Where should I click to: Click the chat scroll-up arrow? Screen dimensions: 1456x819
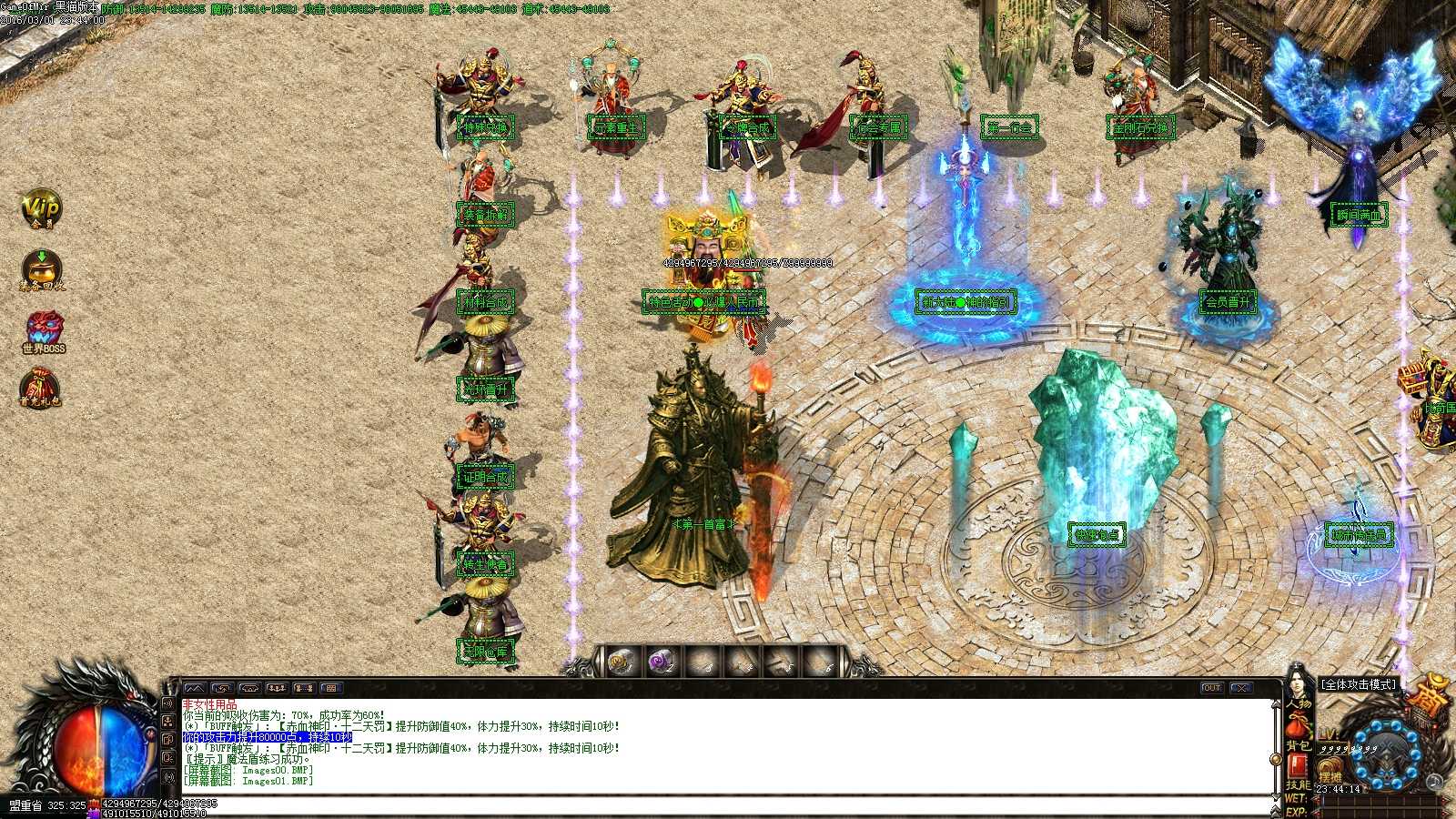click(1275, 704)
